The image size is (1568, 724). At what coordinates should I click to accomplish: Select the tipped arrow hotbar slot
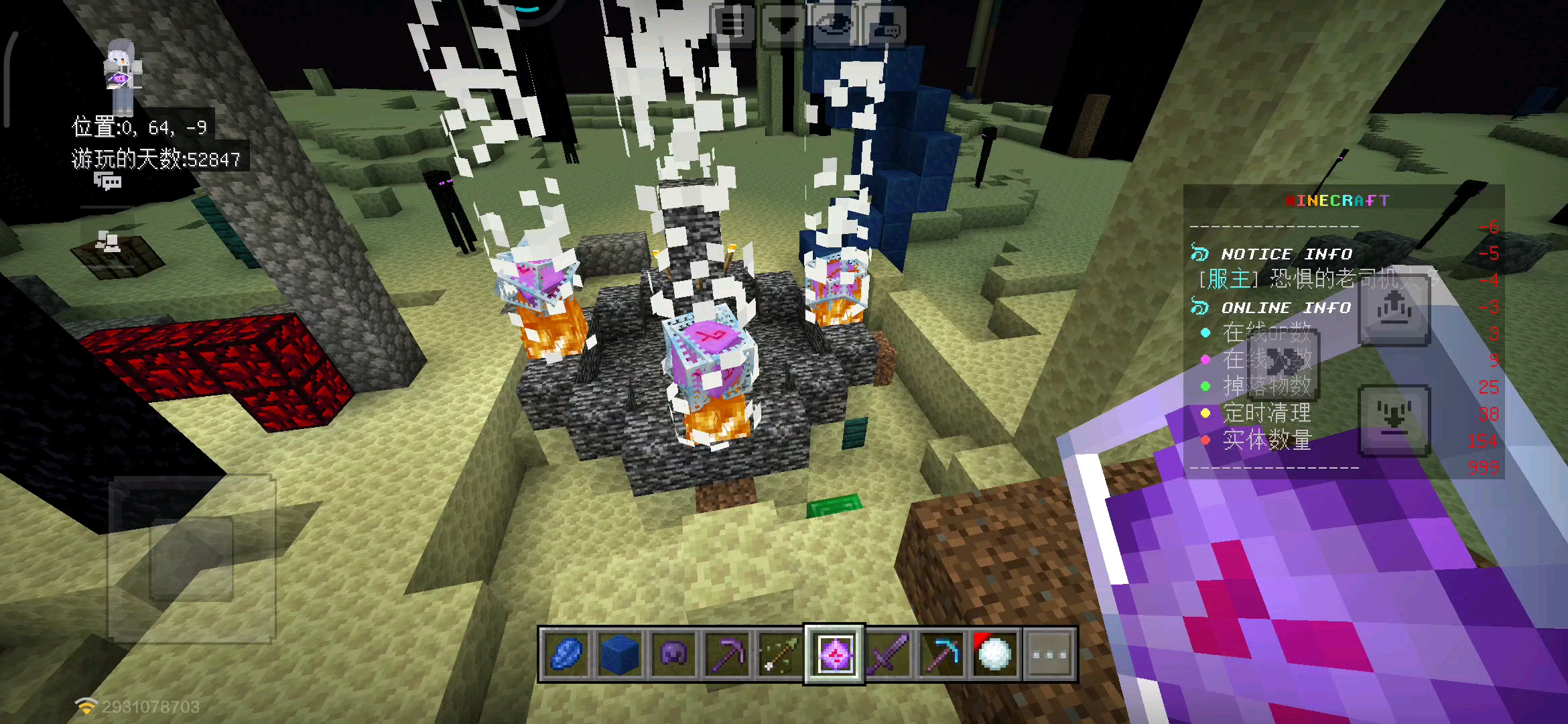point(781,654)
